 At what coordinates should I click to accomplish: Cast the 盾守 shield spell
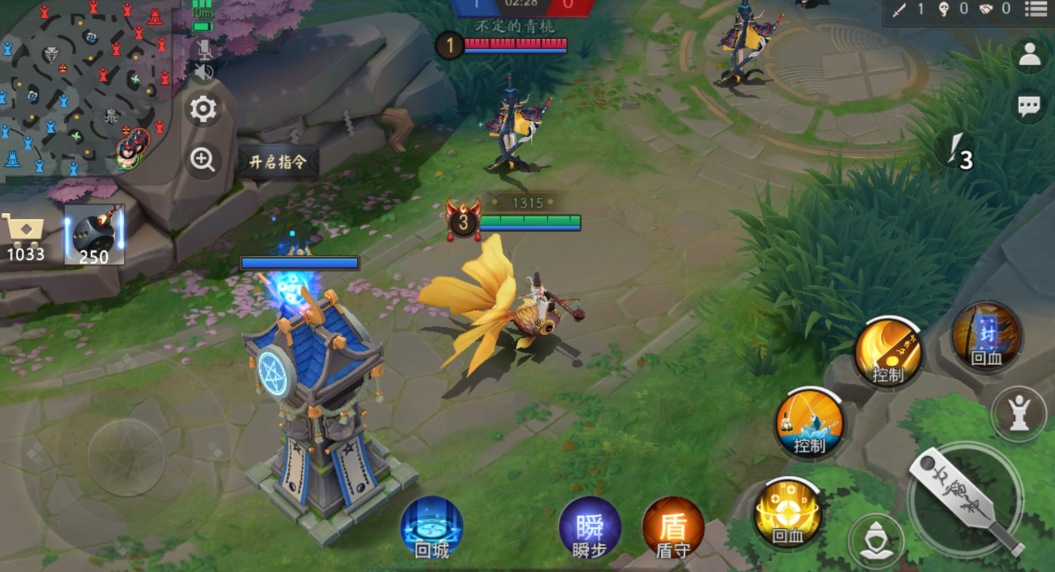673,526
